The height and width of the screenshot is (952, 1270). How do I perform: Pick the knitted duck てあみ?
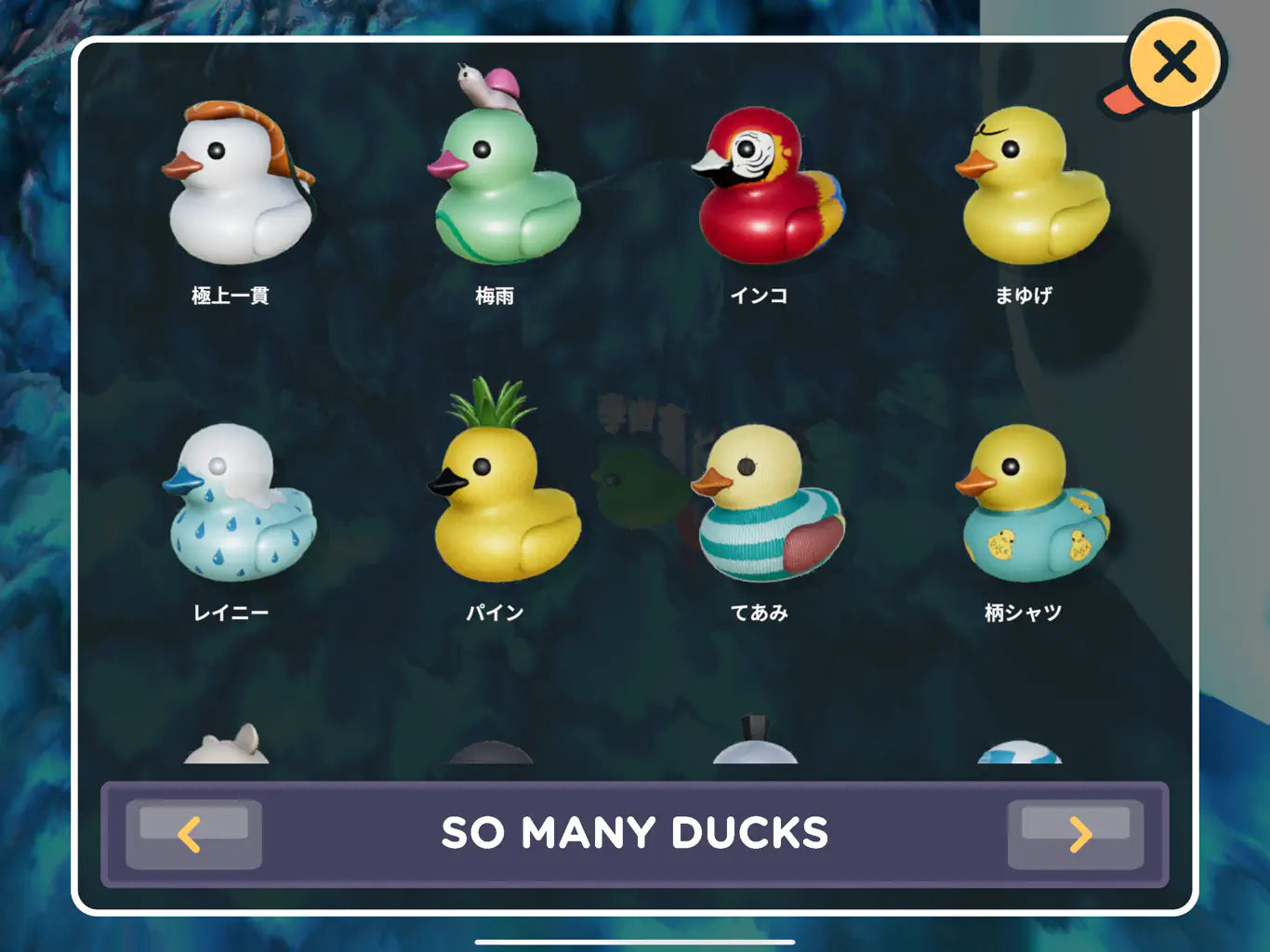(x=767, y=505)
